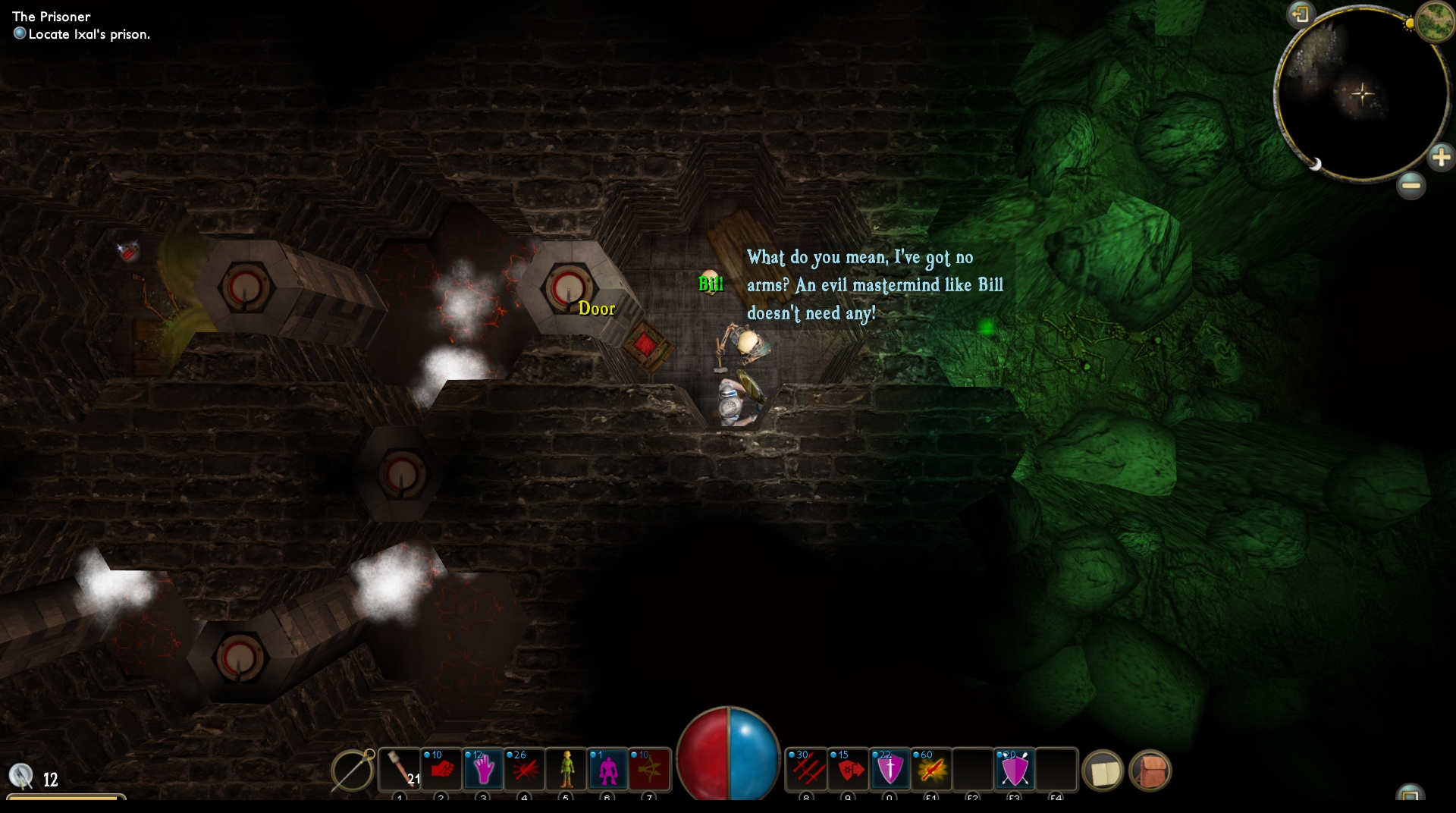
Task: Zoom in the minimap with plus button
Action: tap(1440, 158)
